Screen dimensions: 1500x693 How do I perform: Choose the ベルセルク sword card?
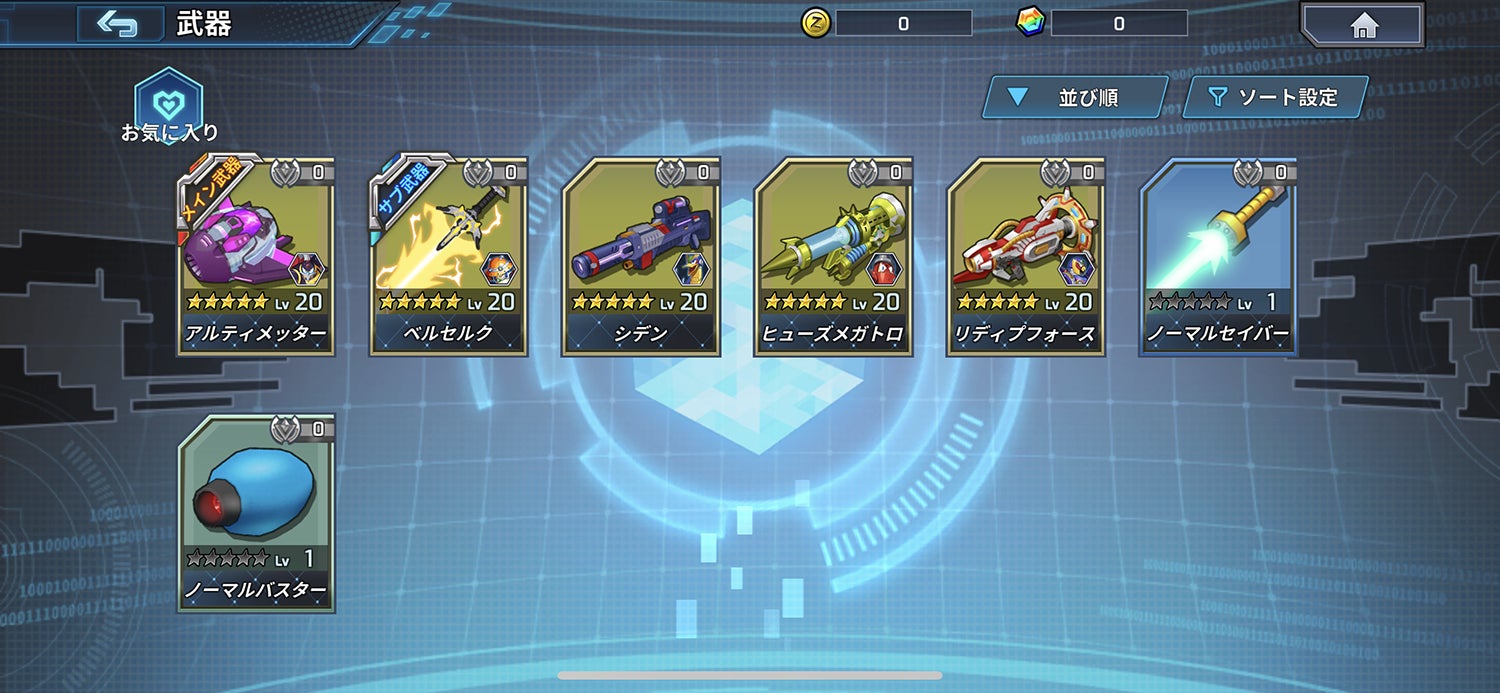(x=448, y=257)
